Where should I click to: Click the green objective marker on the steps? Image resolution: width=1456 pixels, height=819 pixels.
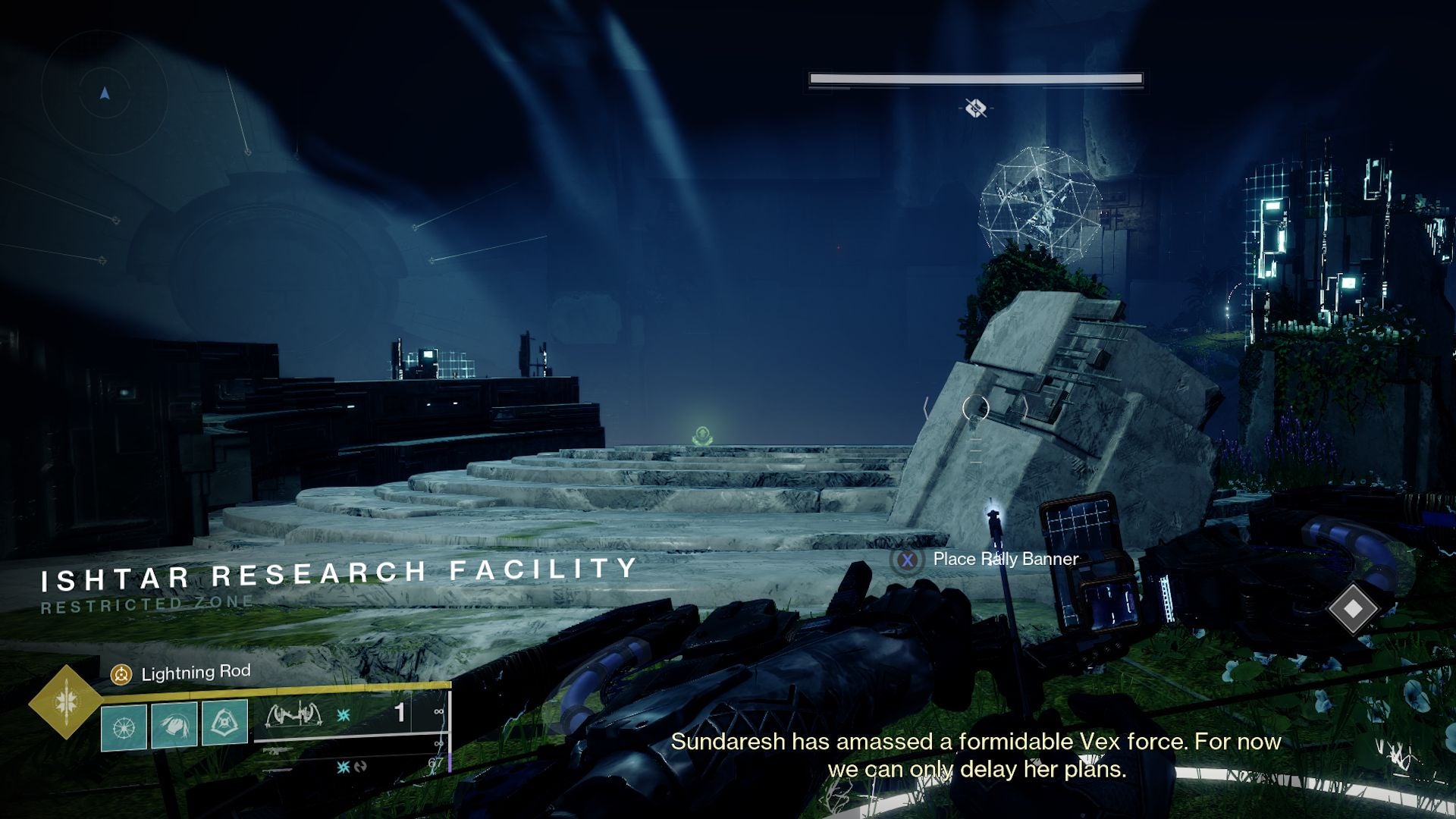click(701, 435)
